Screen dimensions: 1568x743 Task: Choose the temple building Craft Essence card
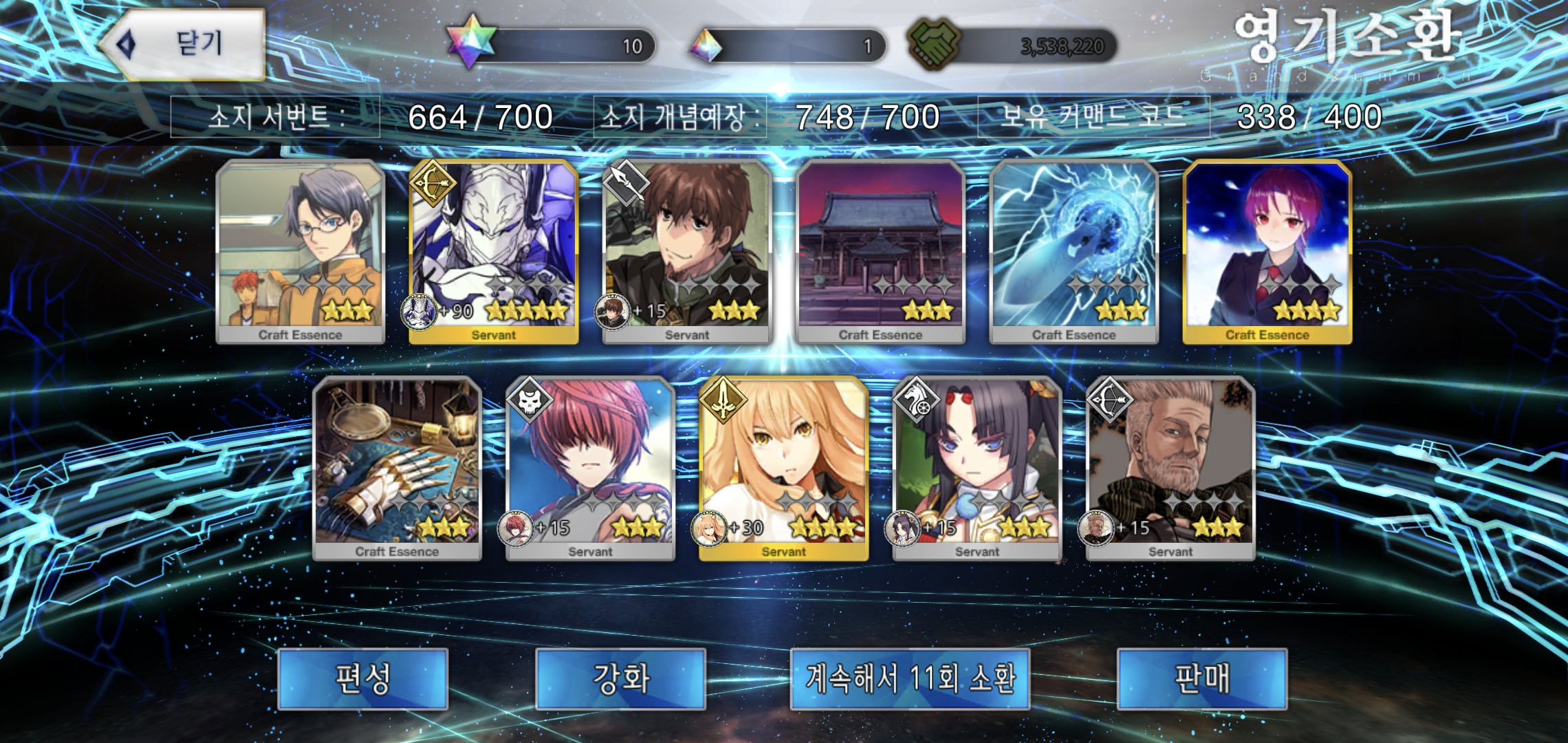880,252
